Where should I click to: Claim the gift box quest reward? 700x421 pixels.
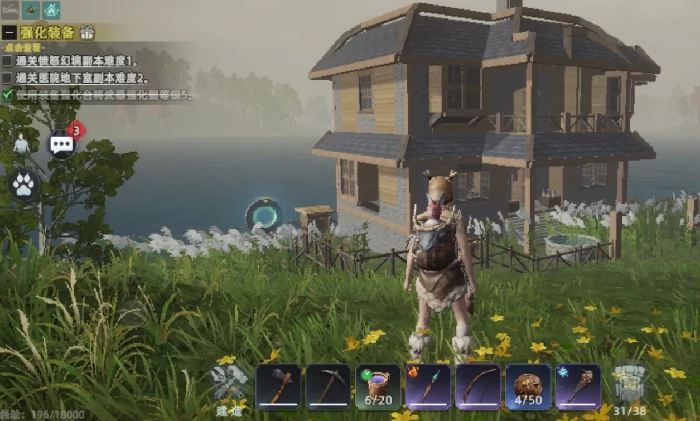point(87,32)
